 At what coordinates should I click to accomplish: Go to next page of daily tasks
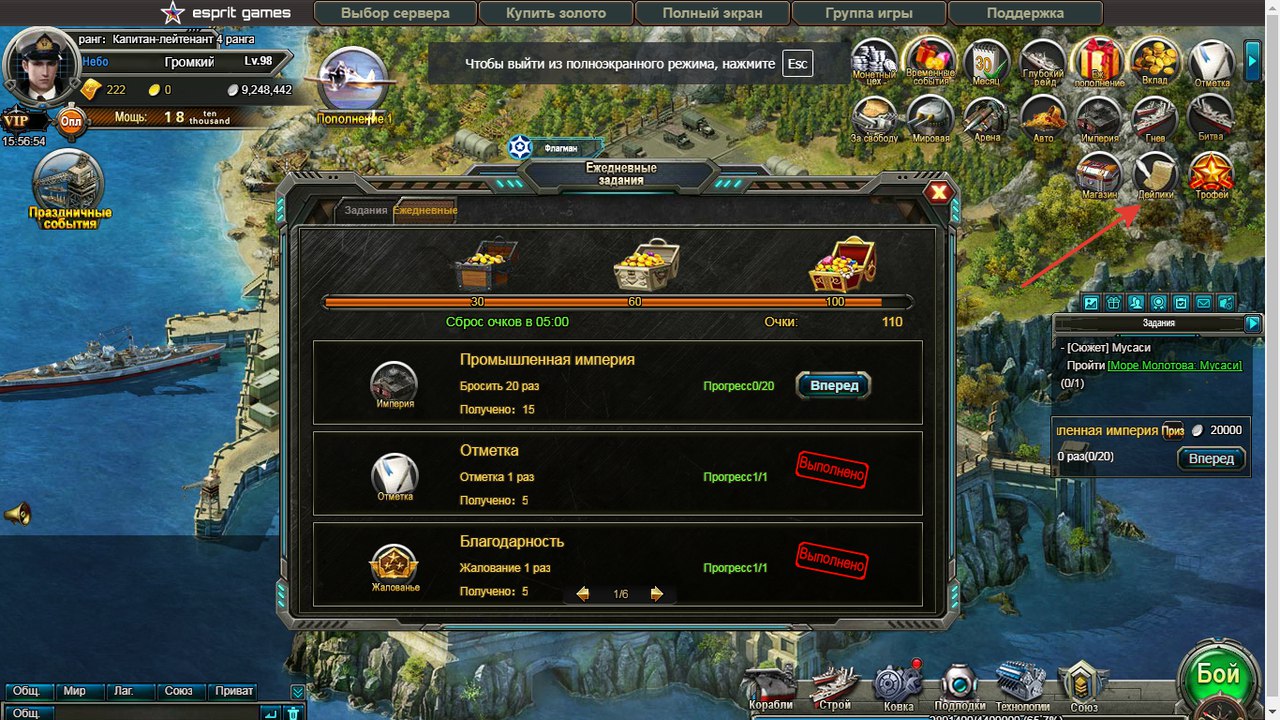[657, 594]
